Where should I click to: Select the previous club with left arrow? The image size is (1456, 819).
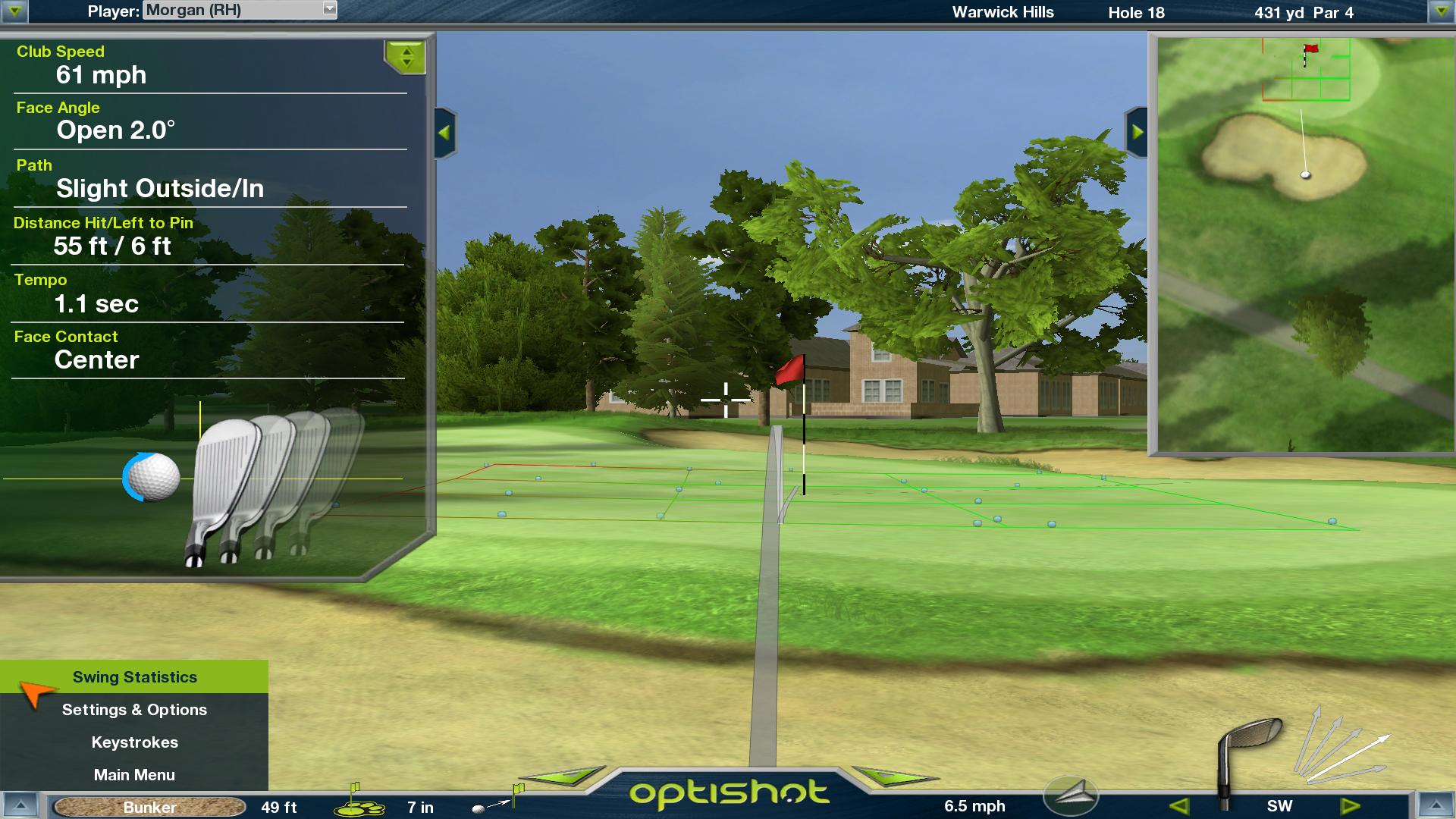point(1179,806)
